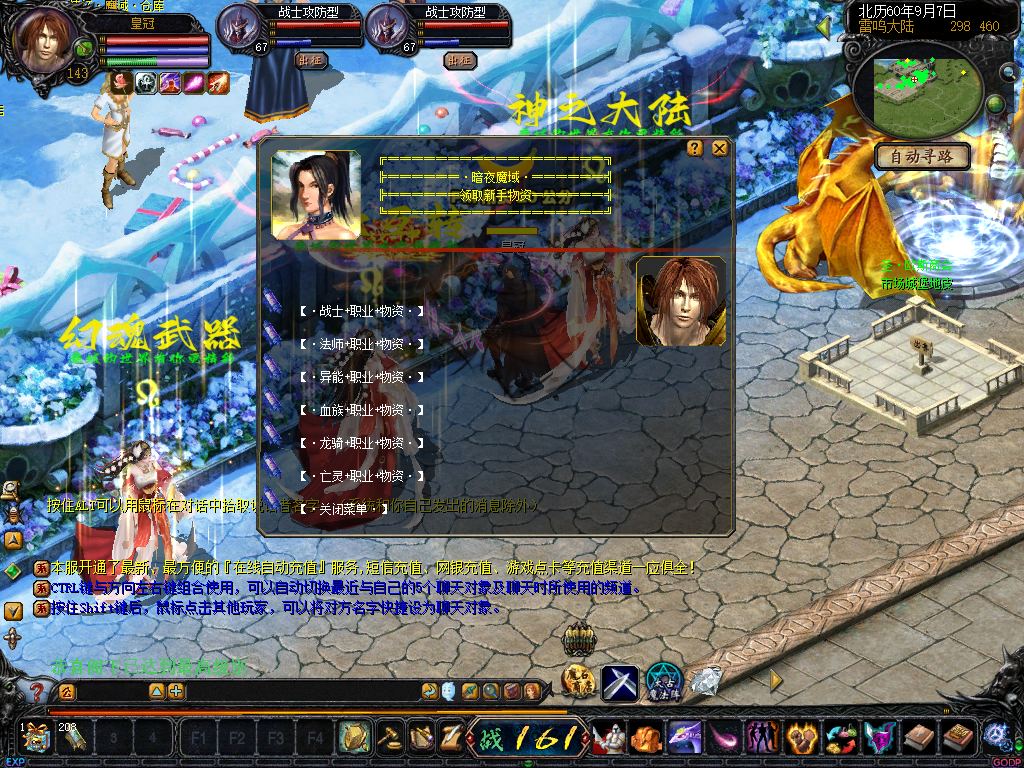Pick the 异能+职业+物资 dialogue option

point(360,377)
